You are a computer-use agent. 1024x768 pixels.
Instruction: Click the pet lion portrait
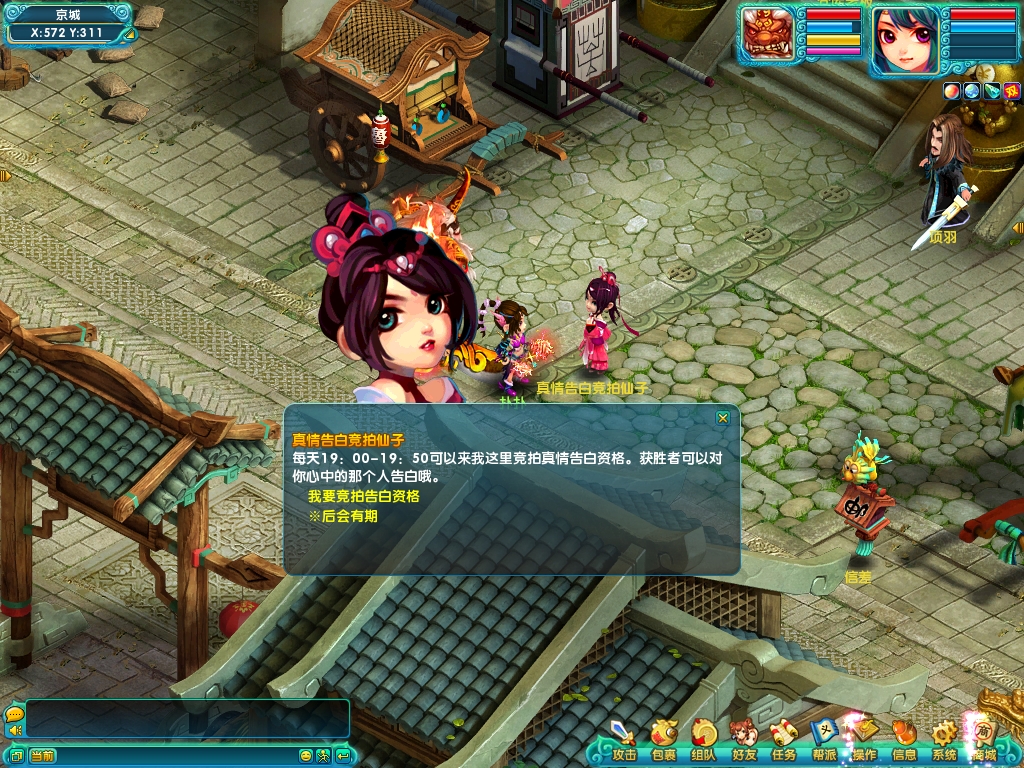coord(768,37)
